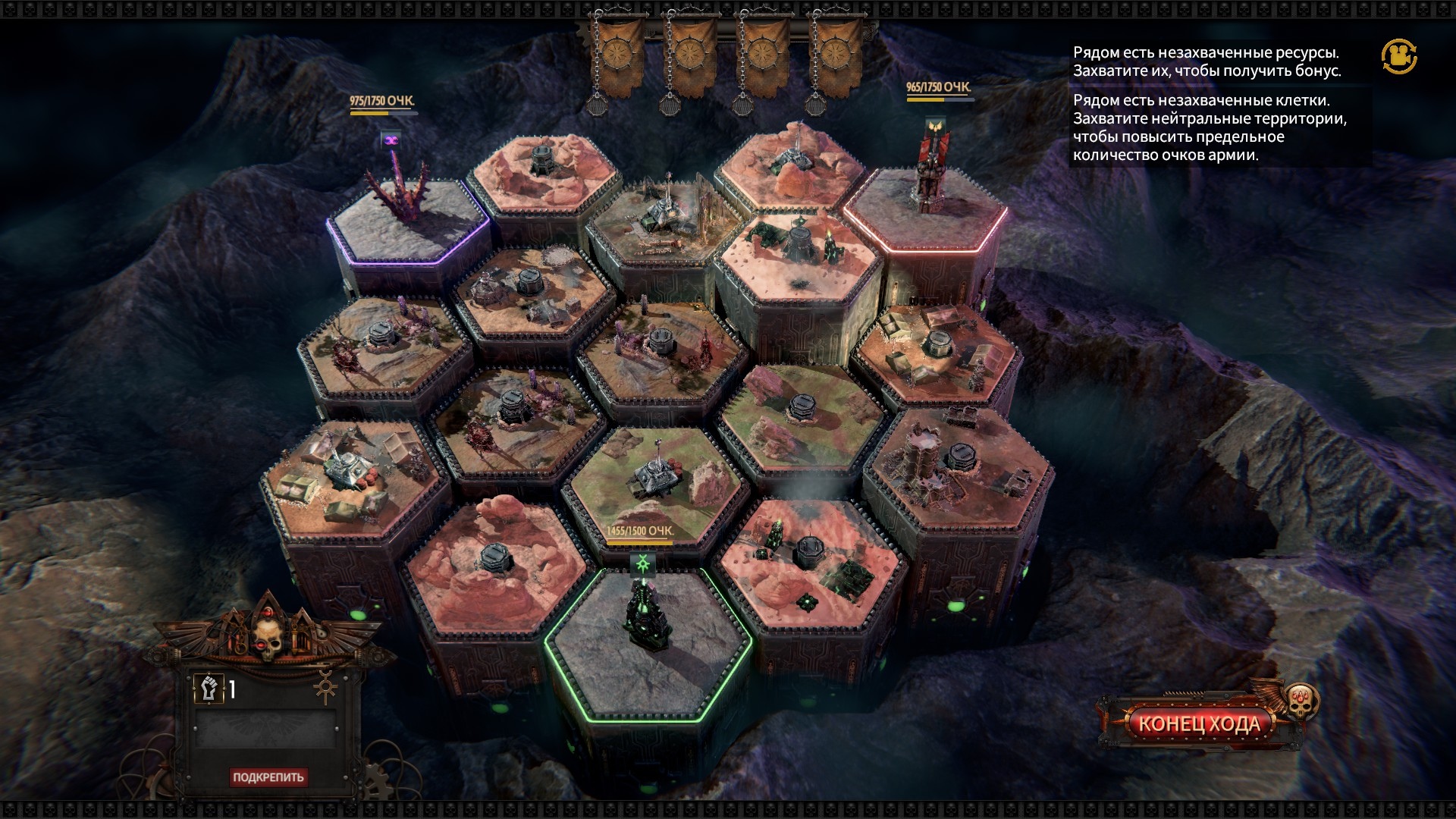
Task: Click the Подкрепить reinforce button
Action: pos(268,777)
